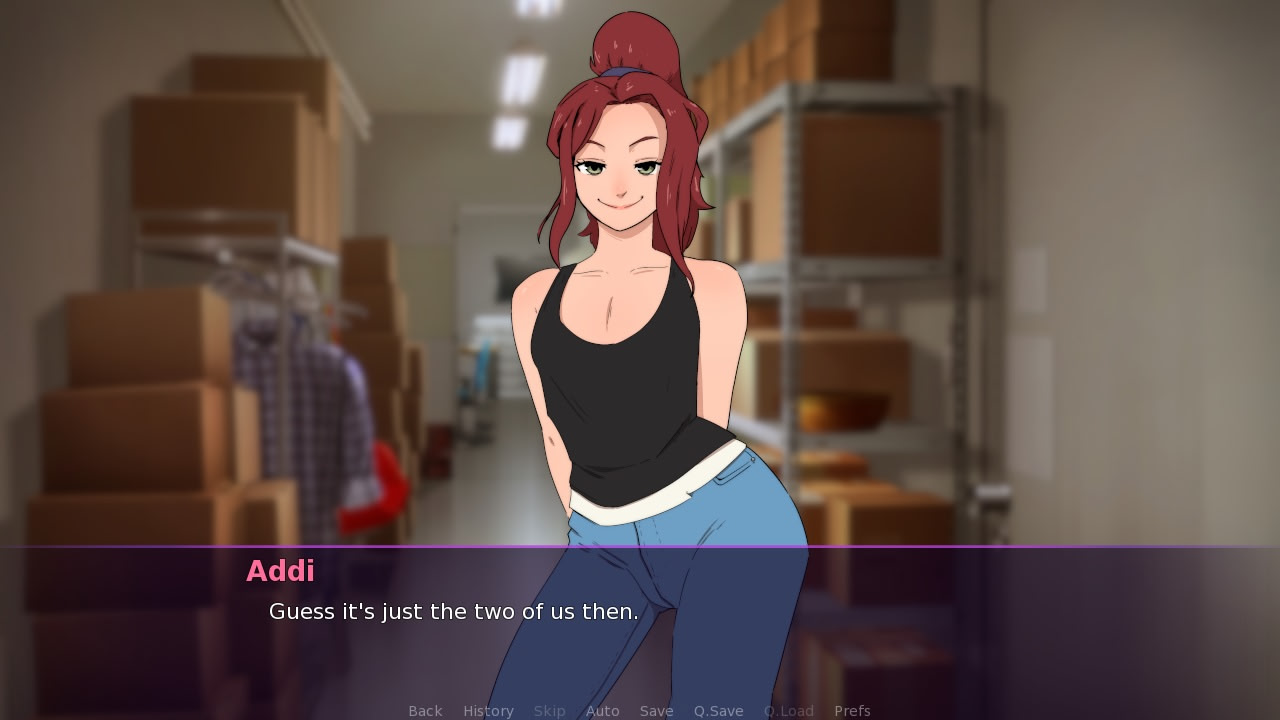This screenshot has height=720, width=1280.
Task: Select Auto in the bottom quick menu
Action: click(602, 710)
